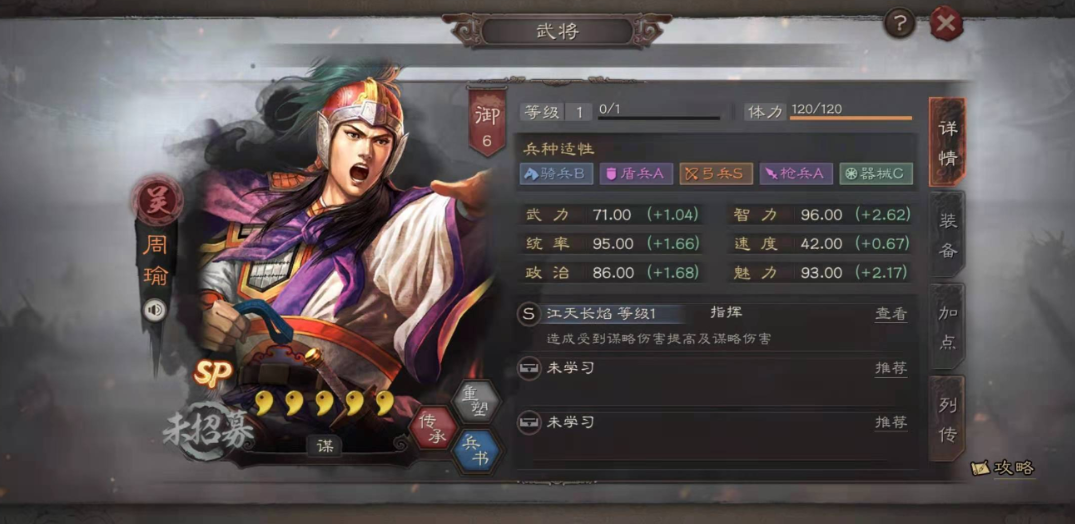Click the 枪兵A spearman aptitude tag
Screen dimensions: 1075x524
click(x=796, y=174)
